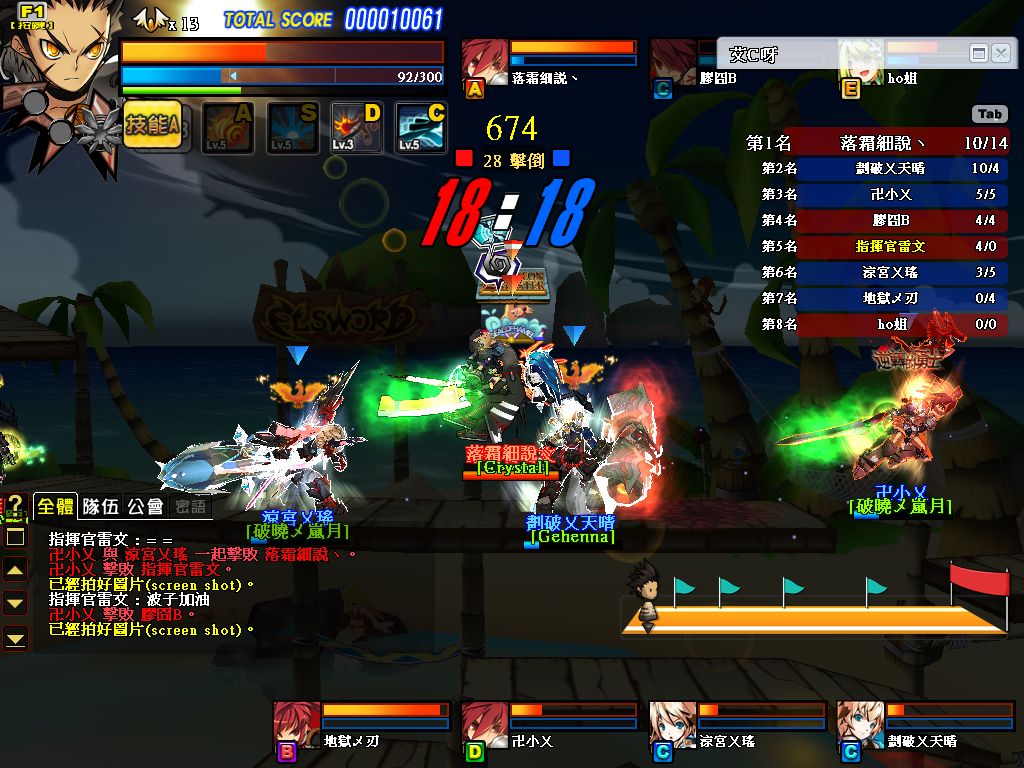The height and width of the screenshot is (768, 1024).
Task: Use the Lv.3 skill marked D
Action: tap(357, 128)
